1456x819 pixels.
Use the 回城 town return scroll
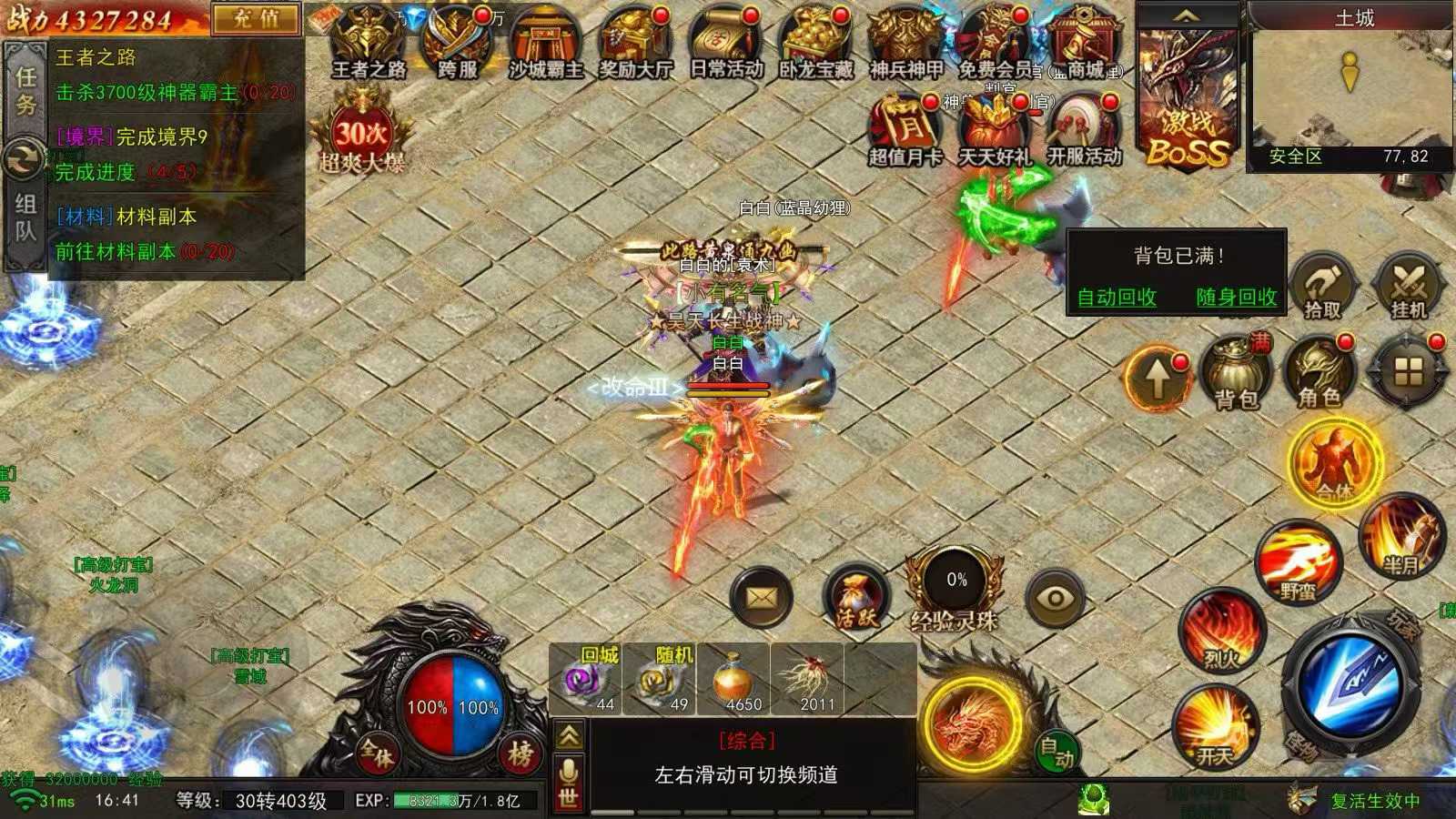(585, 681)
